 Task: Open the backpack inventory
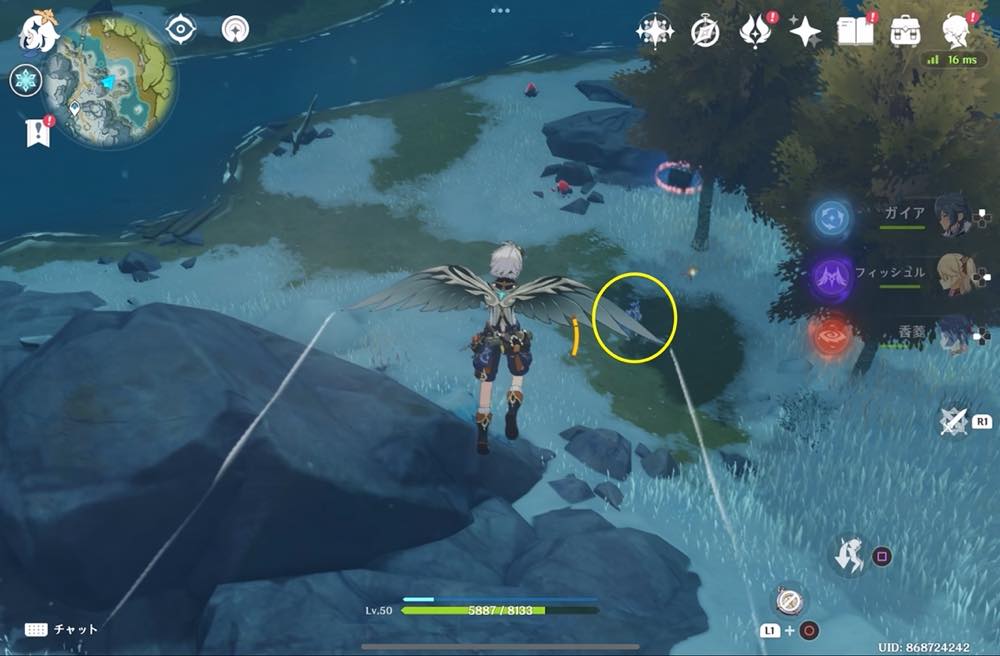coord(906,32)
